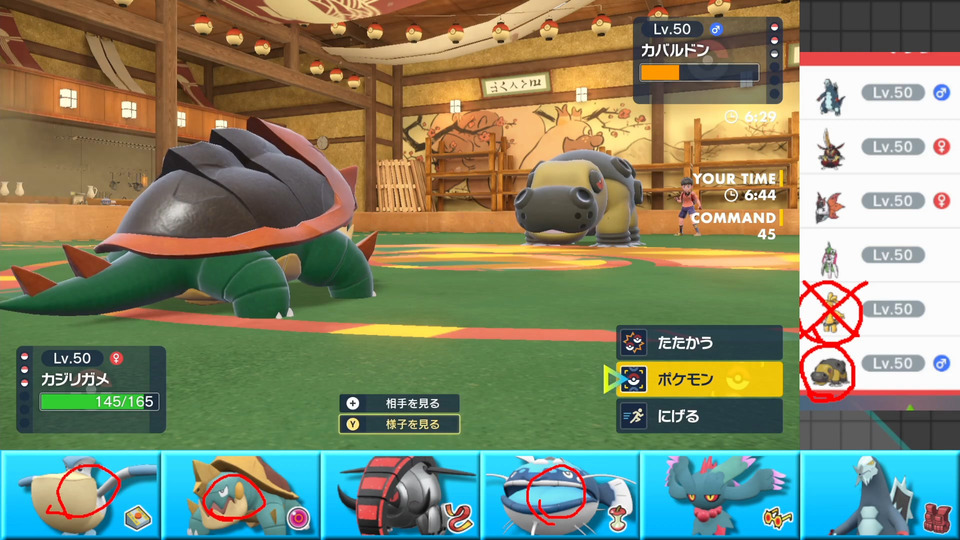Click the orange-winged Pokémon list row
Viewport: 960px width, 540px height.
pos(880,201)
